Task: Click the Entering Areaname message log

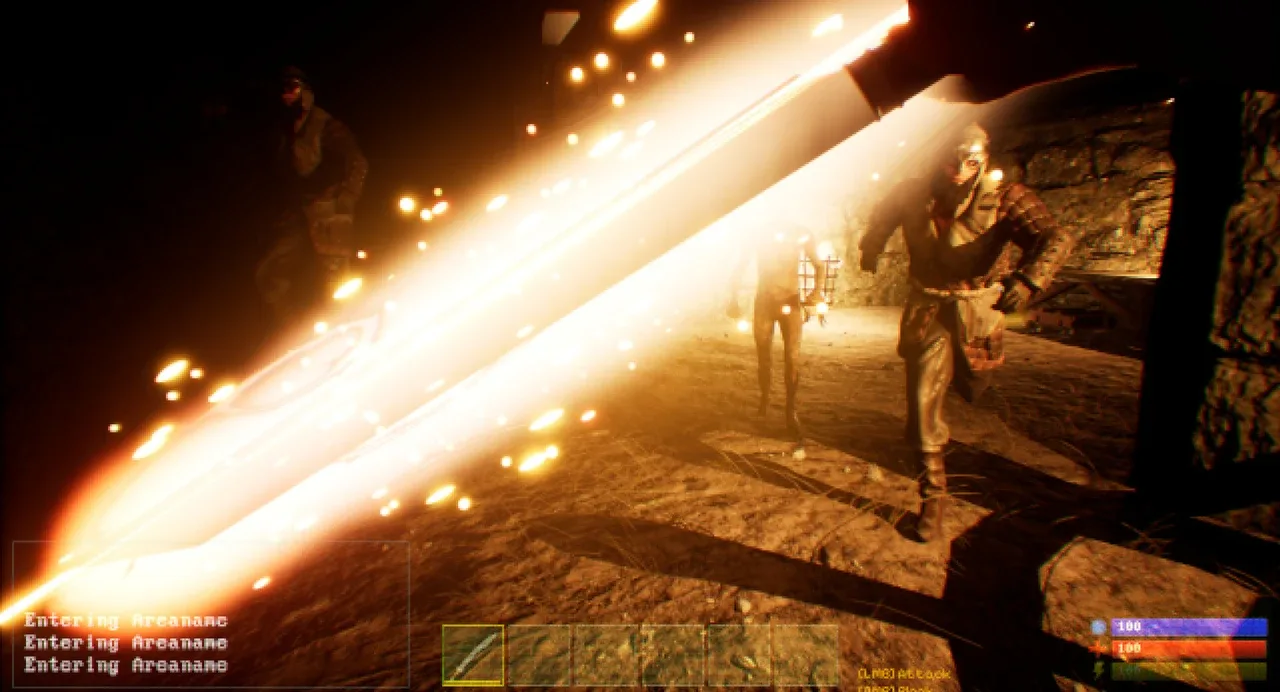Action: [126, 643]
